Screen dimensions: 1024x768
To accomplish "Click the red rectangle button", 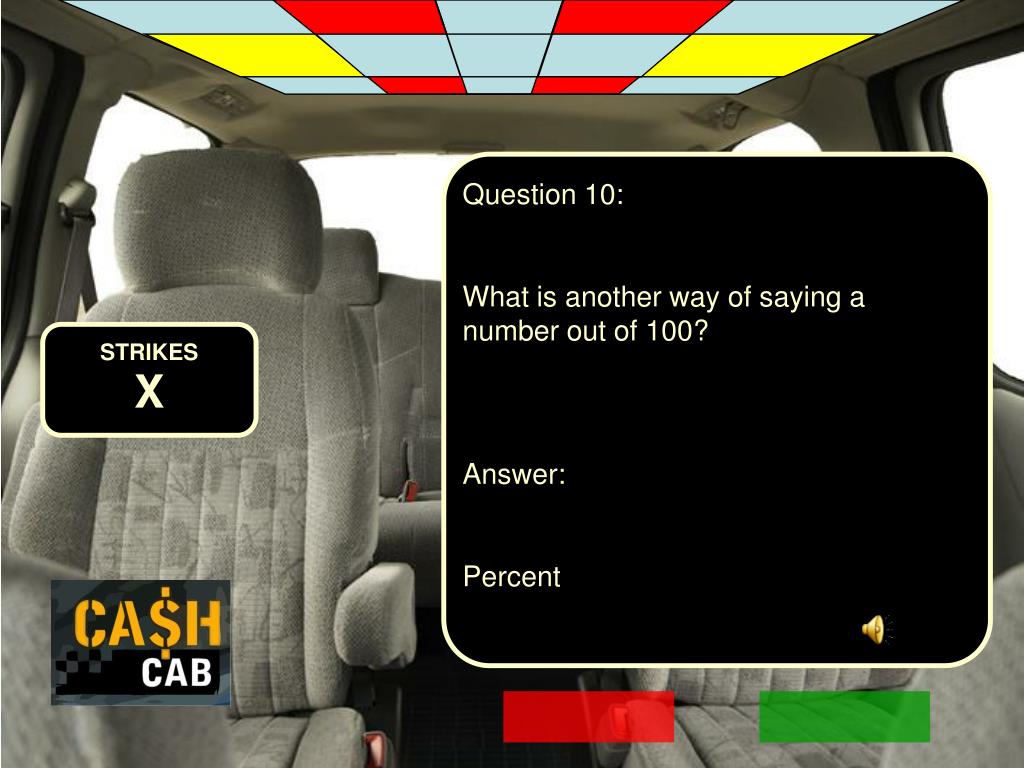I will point(588,716).
